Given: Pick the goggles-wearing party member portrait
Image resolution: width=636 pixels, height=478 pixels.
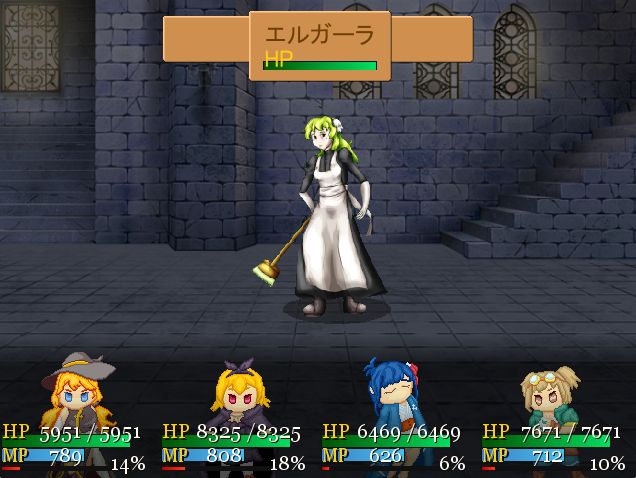Looking at the screenshot, I should click(552, 393).
